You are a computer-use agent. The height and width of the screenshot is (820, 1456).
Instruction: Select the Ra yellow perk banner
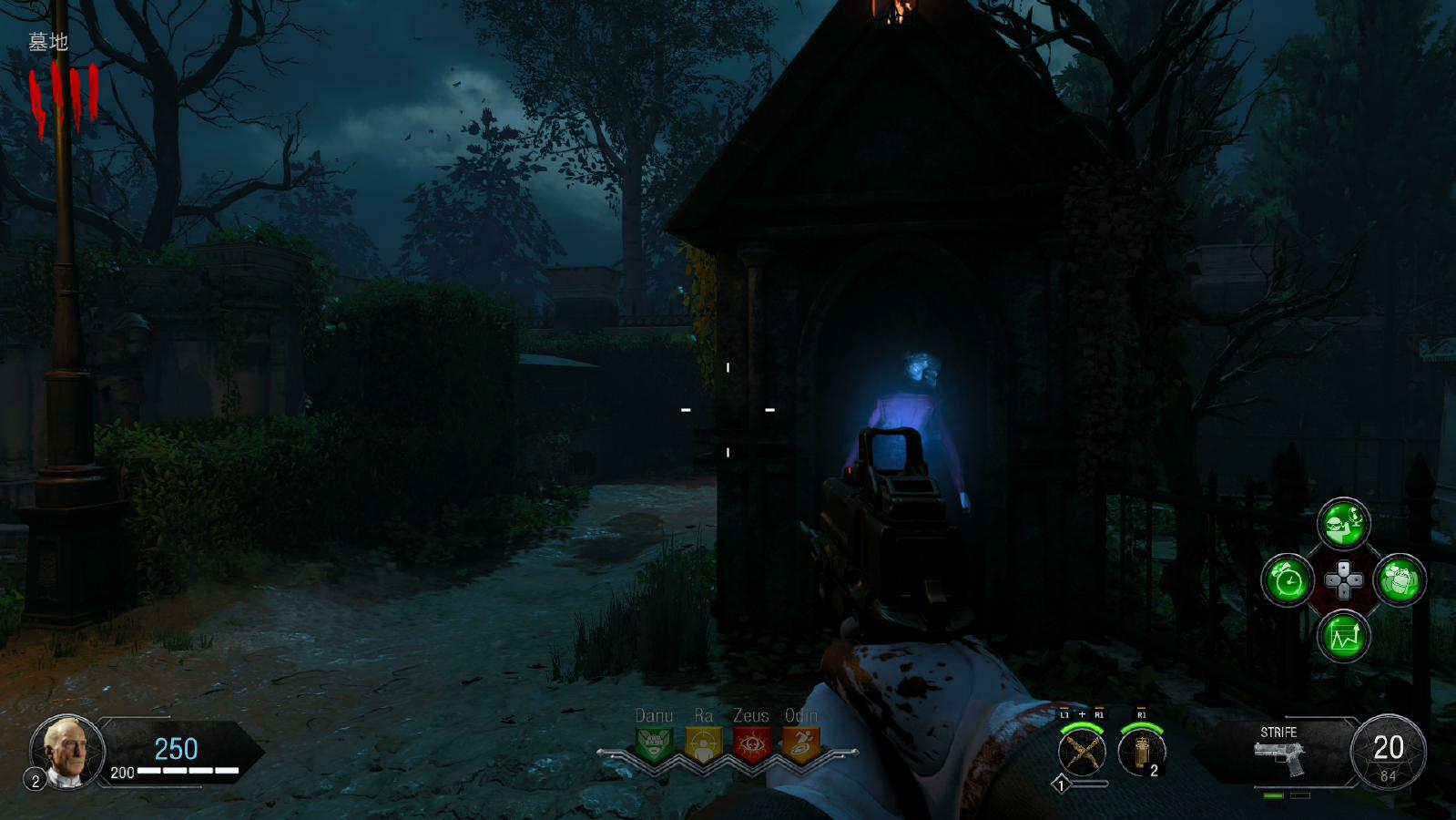(x=703, y=744)
